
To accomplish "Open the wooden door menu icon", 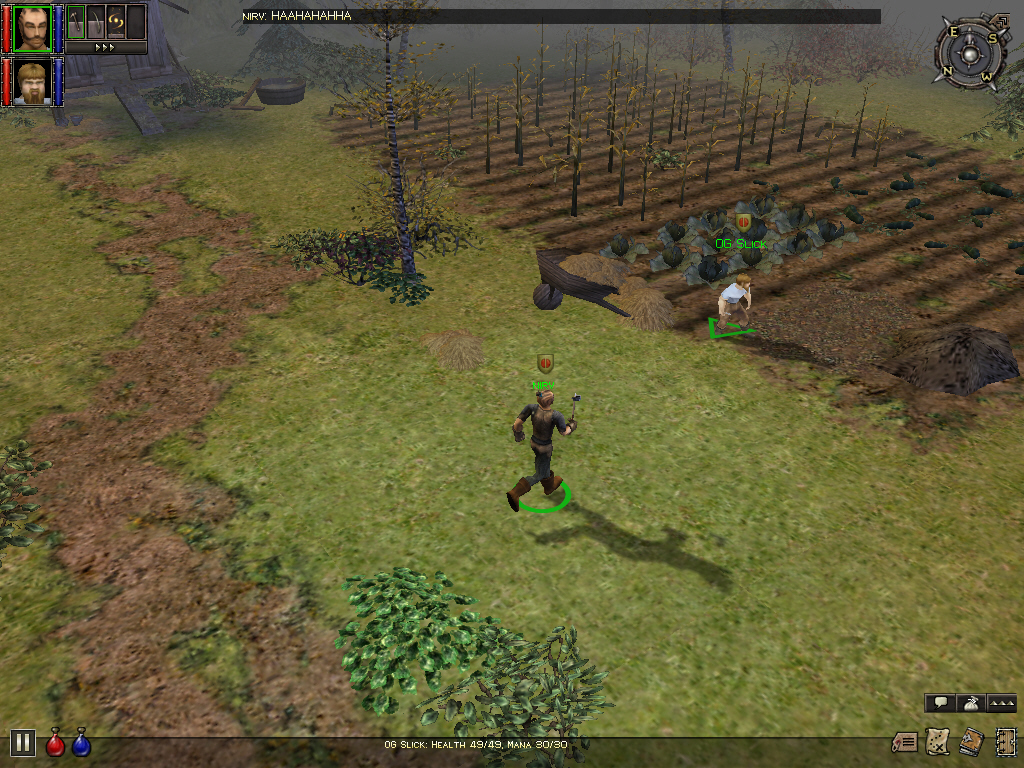I will tap(1005, 741).
